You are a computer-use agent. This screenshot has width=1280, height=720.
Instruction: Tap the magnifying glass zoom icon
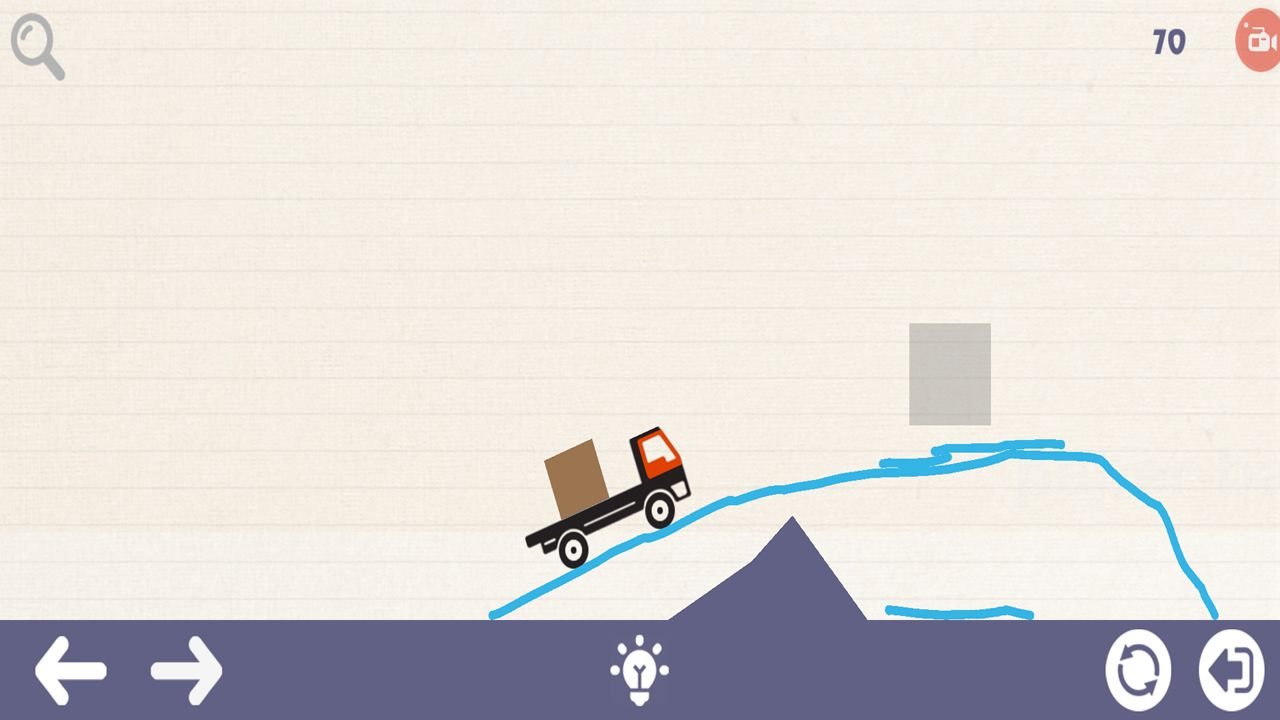point(36,45)
